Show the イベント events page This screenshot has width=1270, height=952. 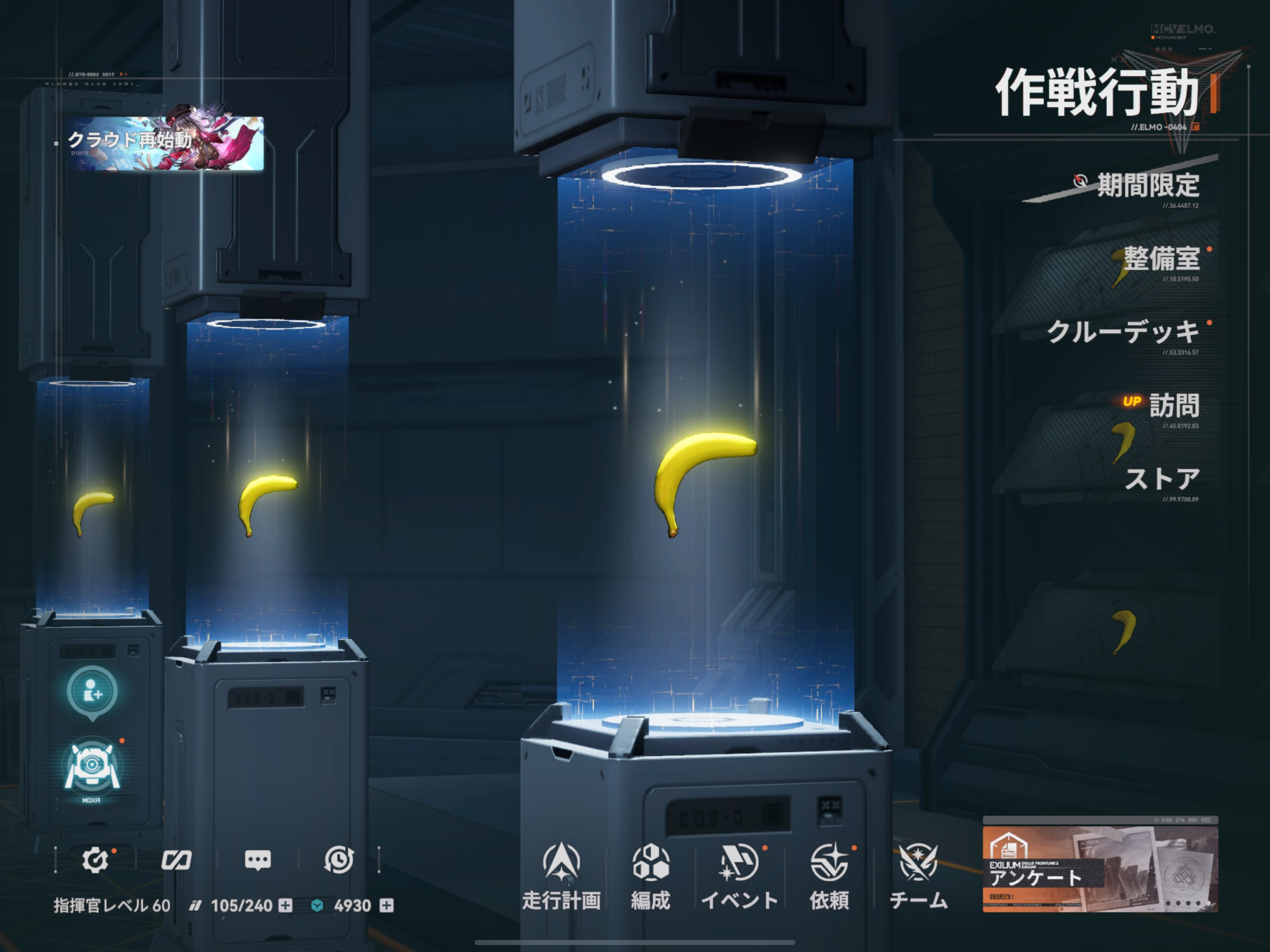[x=740, y=876]
